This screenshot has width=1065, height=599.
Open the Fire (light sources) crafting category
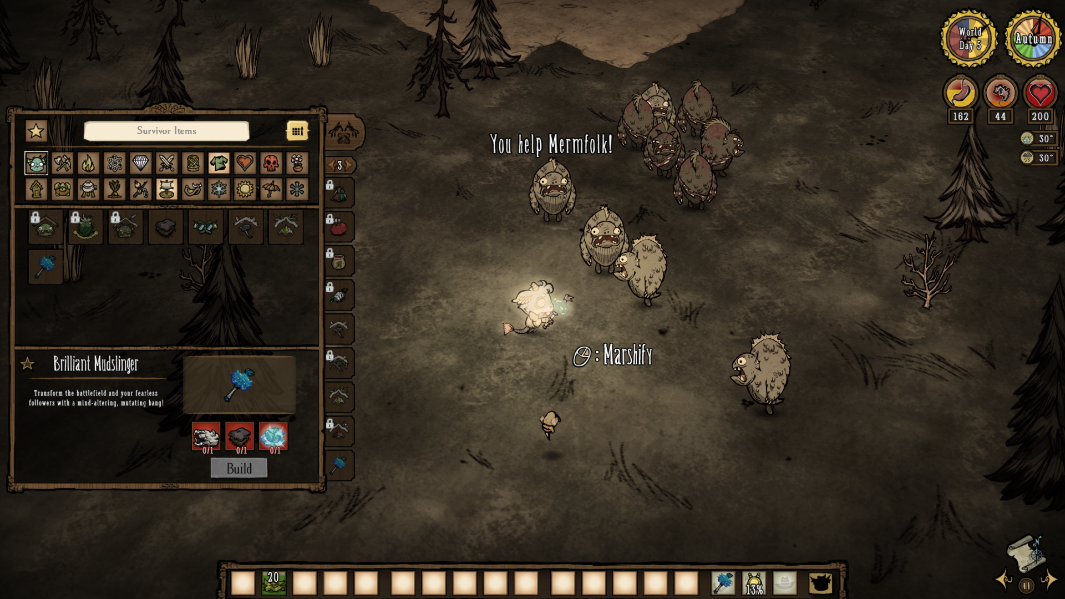click(88, 163)
